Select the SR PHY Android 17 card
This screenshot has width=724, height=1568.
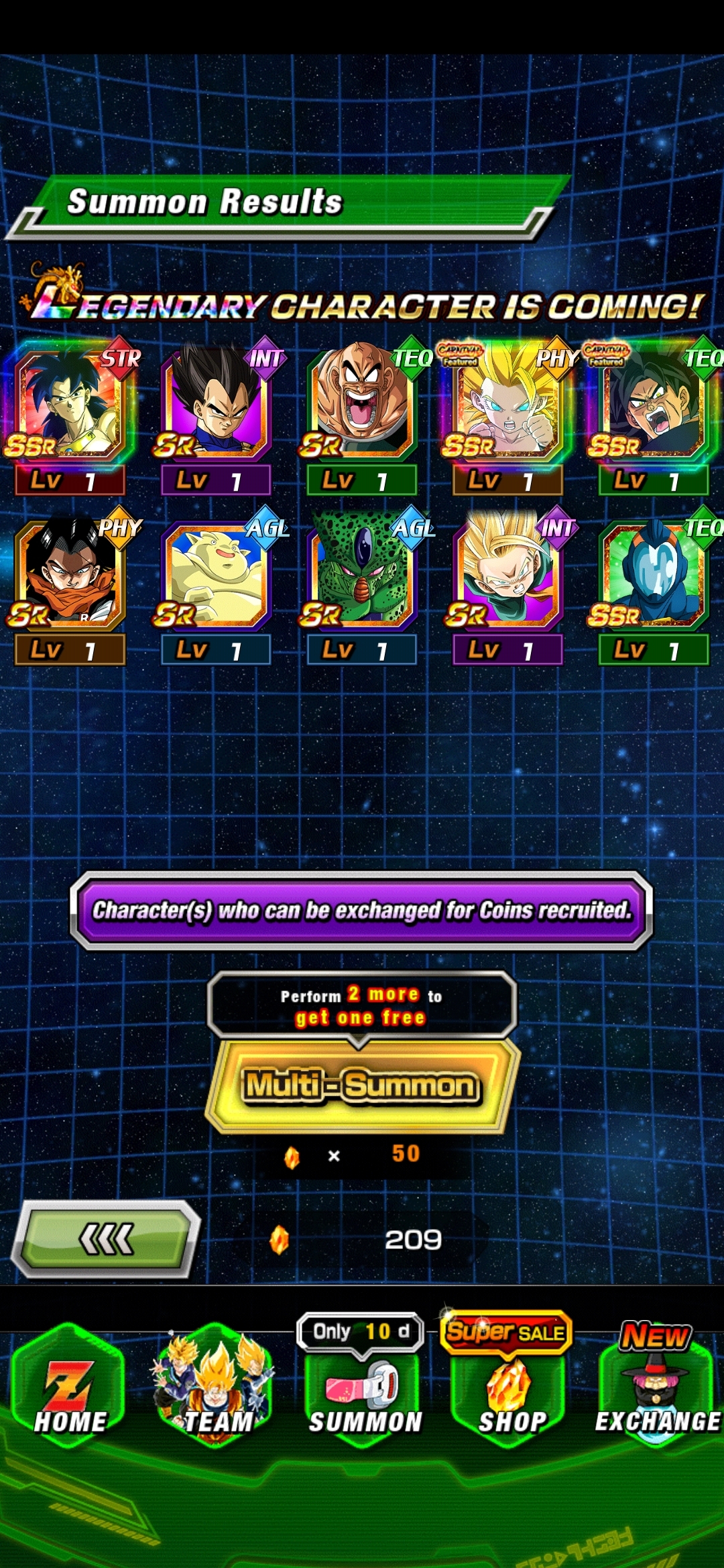tap(70, 575)
